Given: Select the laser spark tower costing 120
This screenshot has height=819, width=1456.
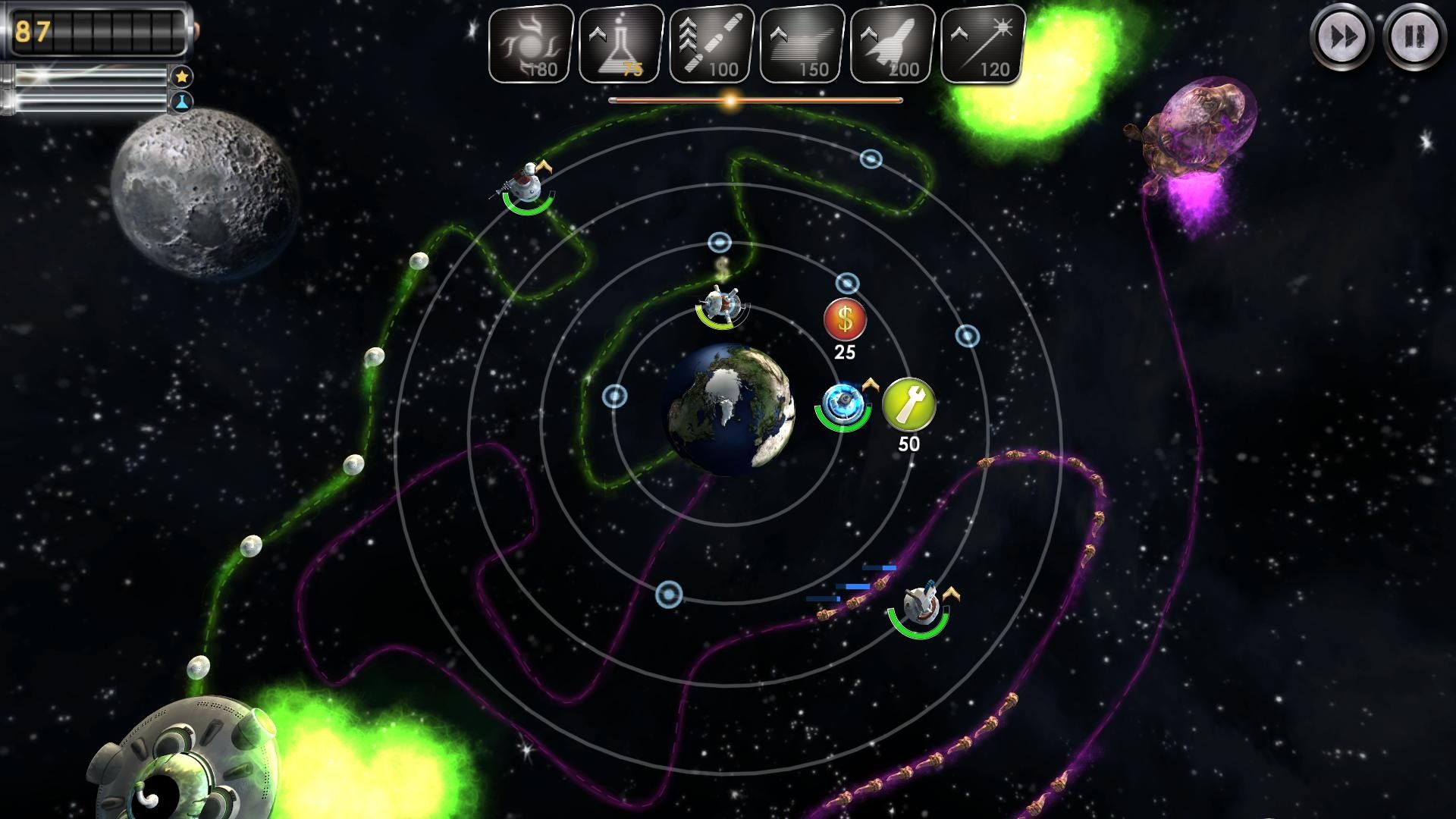Looking at the screenshot, I should coord(983,44).
